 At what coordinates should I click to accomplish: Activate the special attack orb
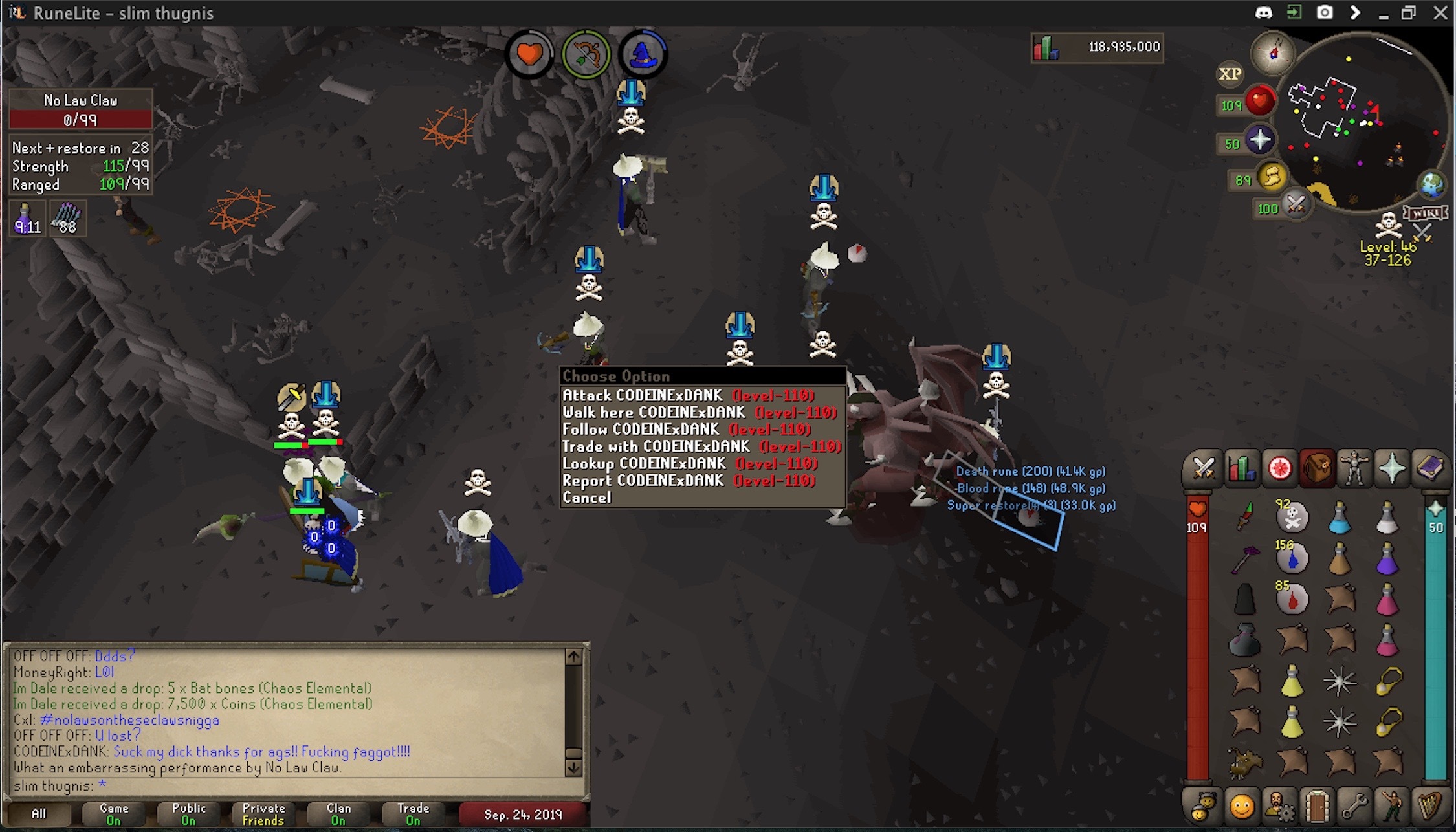pyautogui.click(x=1295, y=206)
